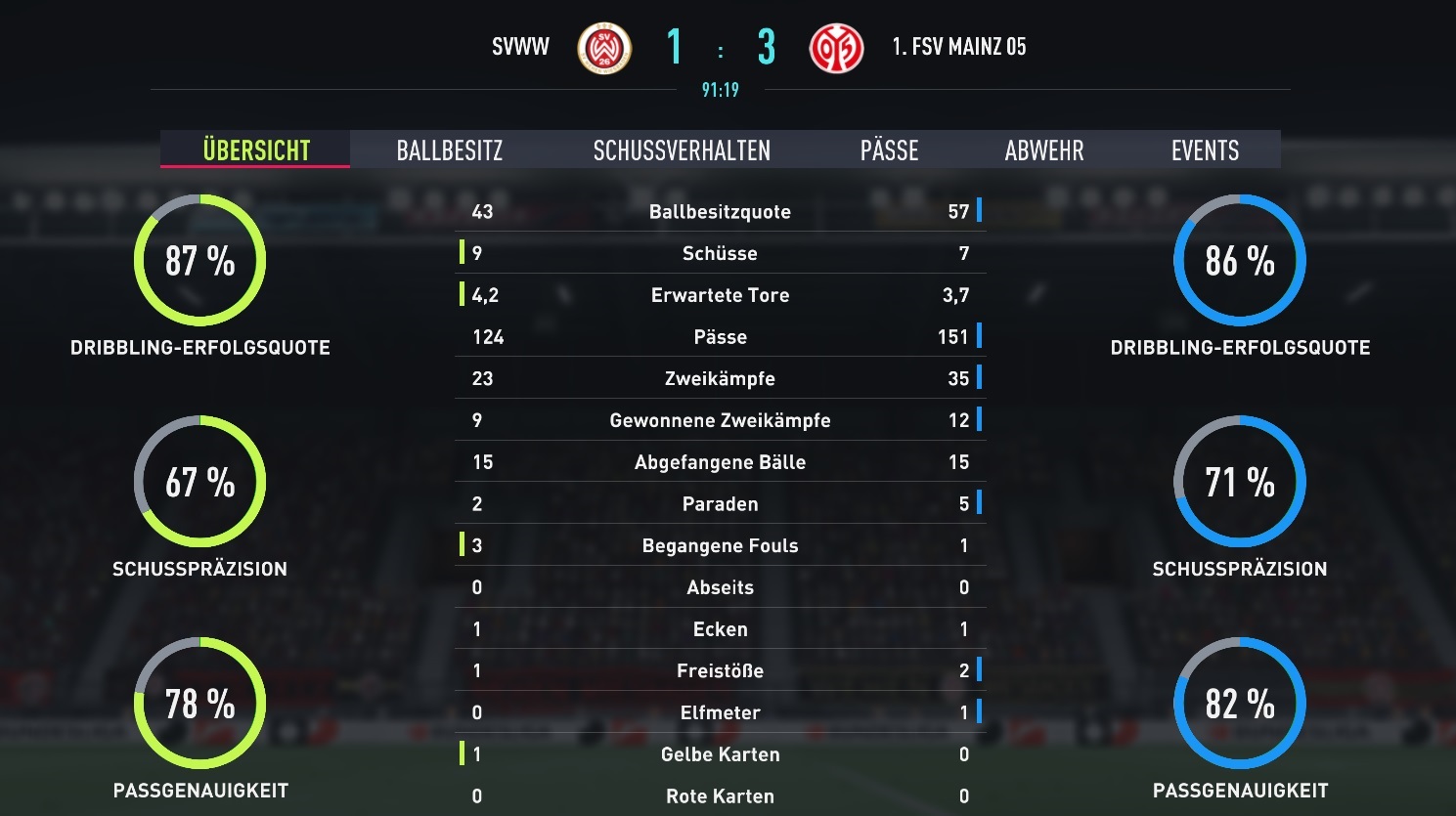This screenshot has height=816, width=1456.
Task: Show the Pässe statistics tab
Action: (889, 150)
